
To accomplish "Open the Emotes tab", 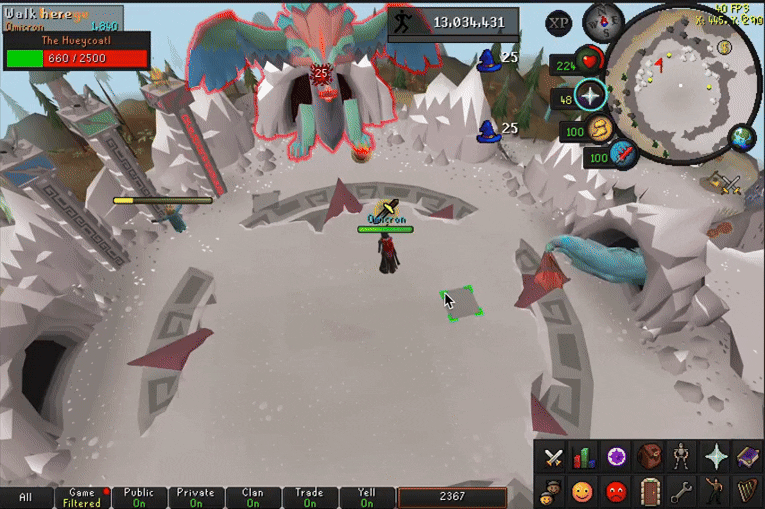I will 715,492.
